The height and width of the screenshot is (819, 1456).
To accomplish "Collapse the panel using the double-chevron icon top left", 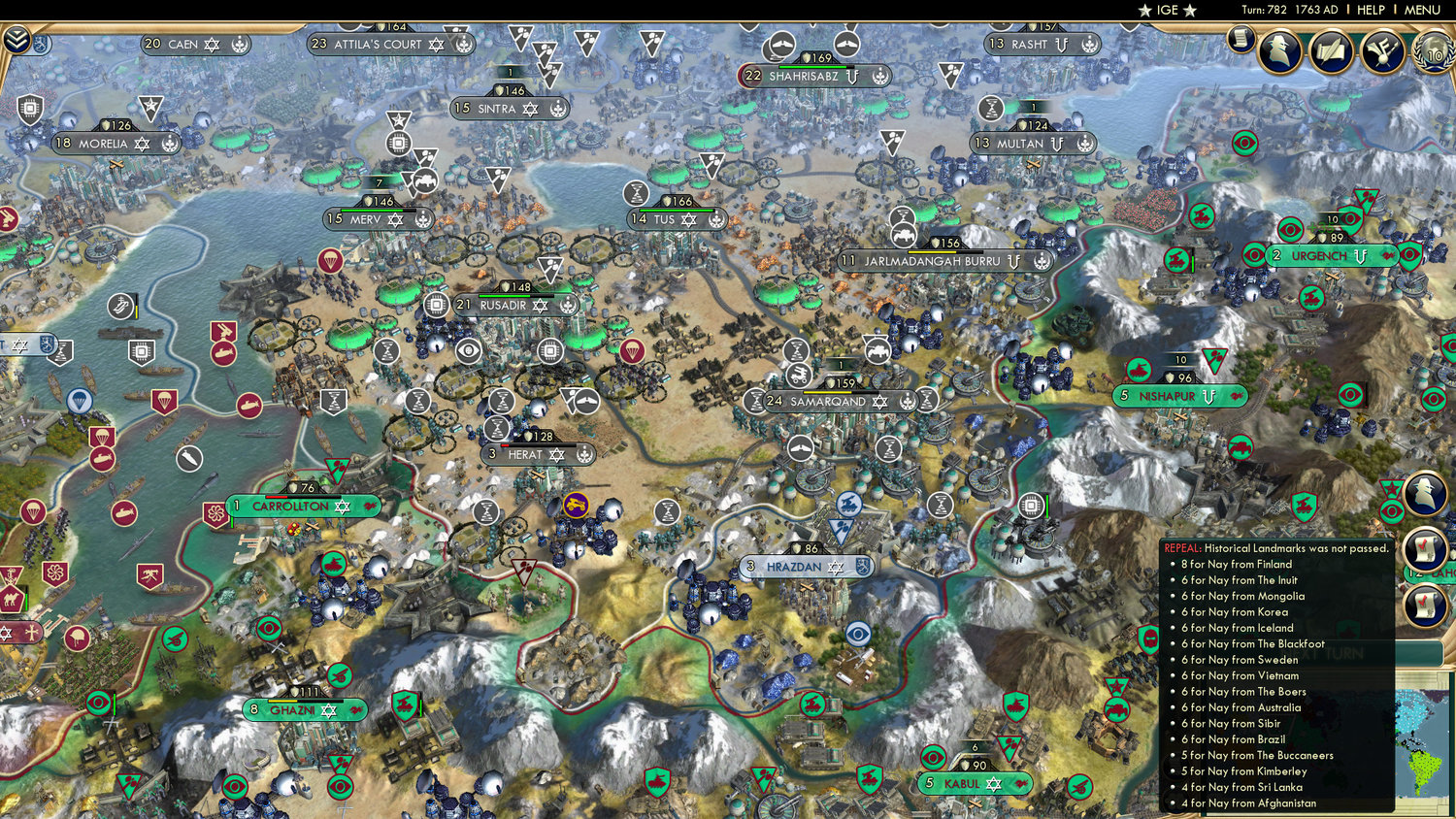I will (17, 41).
